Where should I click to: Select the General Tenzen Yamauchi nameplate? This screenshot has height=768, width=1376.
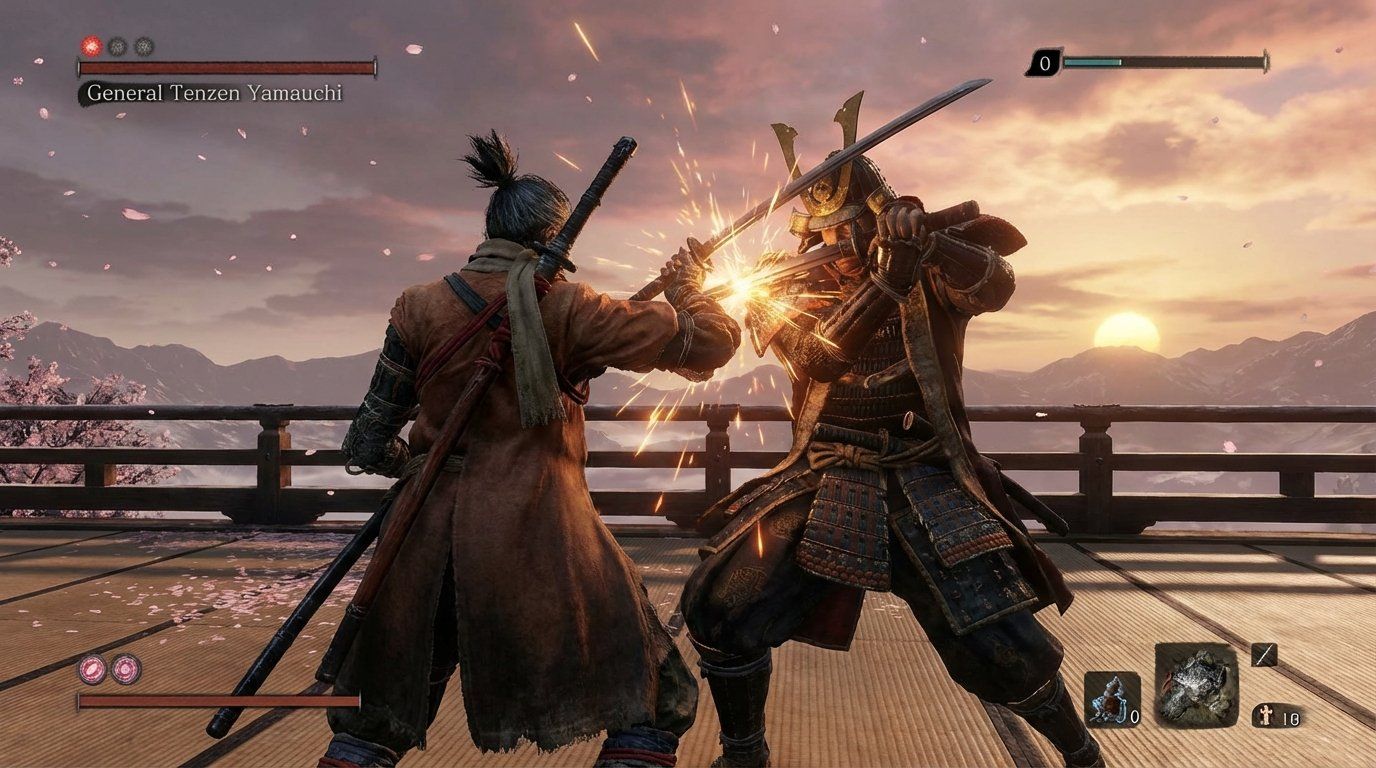(215, 93)
